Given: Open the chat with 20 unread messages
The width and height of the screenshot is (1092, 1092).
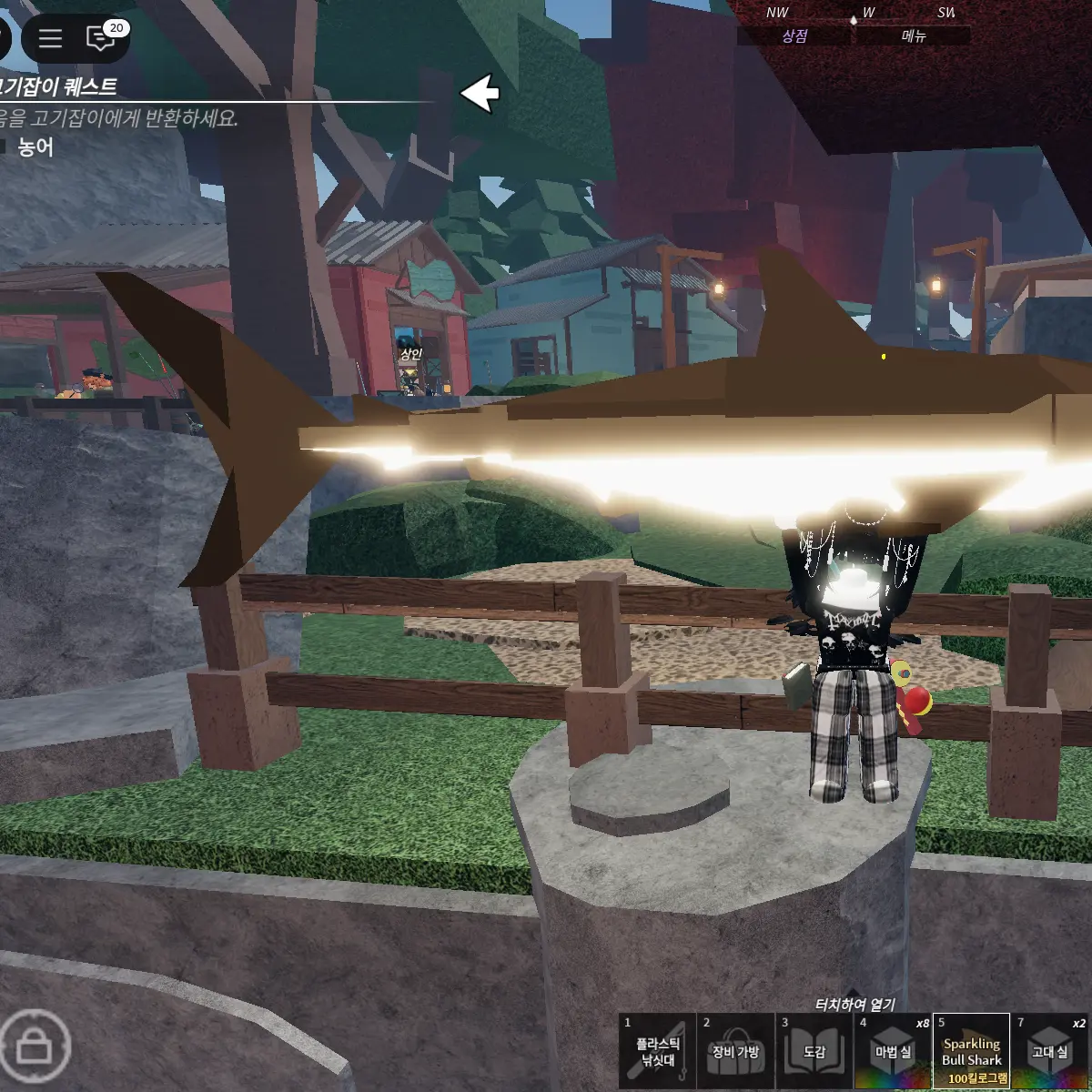Looking at the screenshot, I should pos(100,38).
